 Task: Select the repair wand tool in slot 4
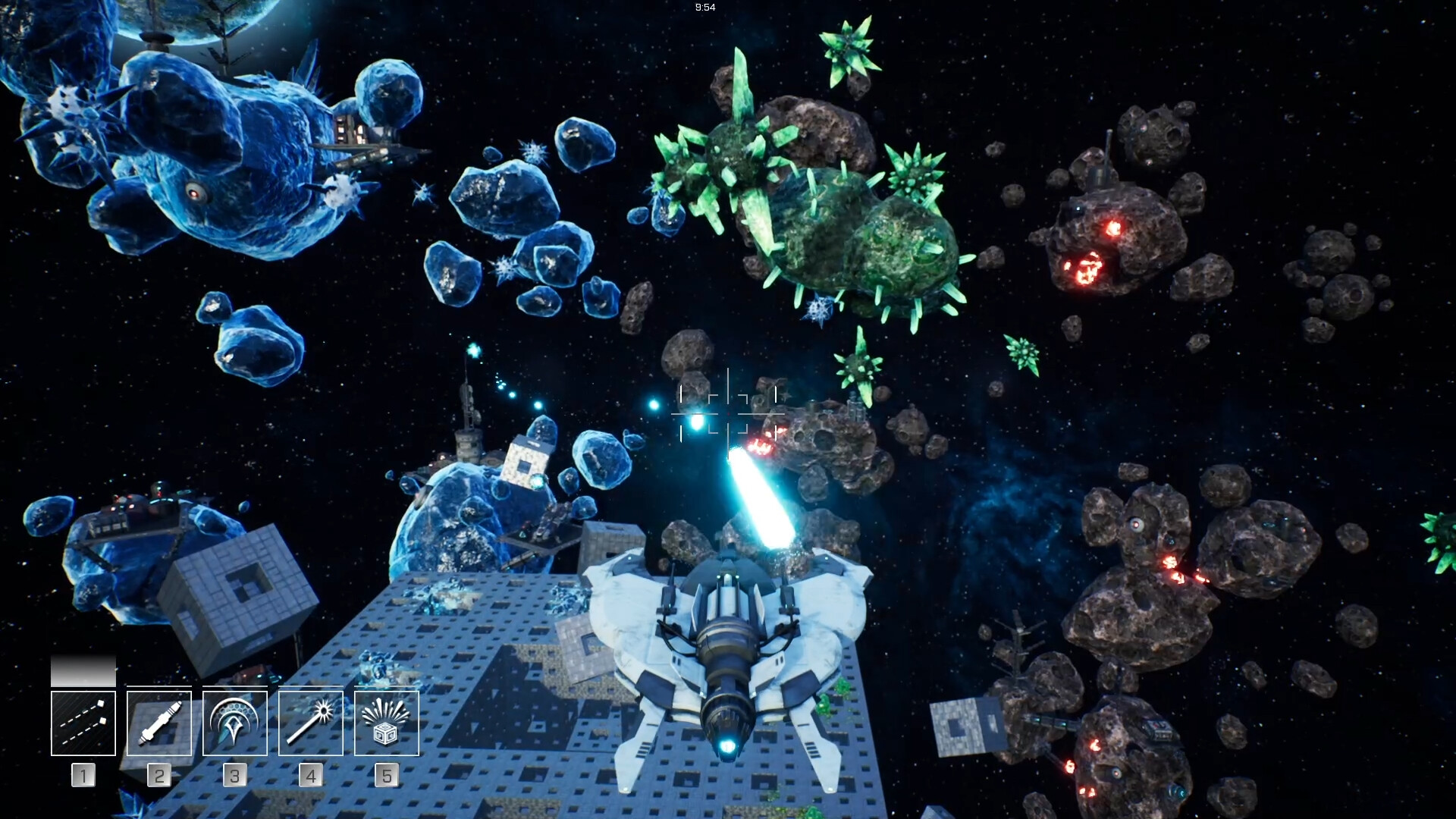pos(310,722)
